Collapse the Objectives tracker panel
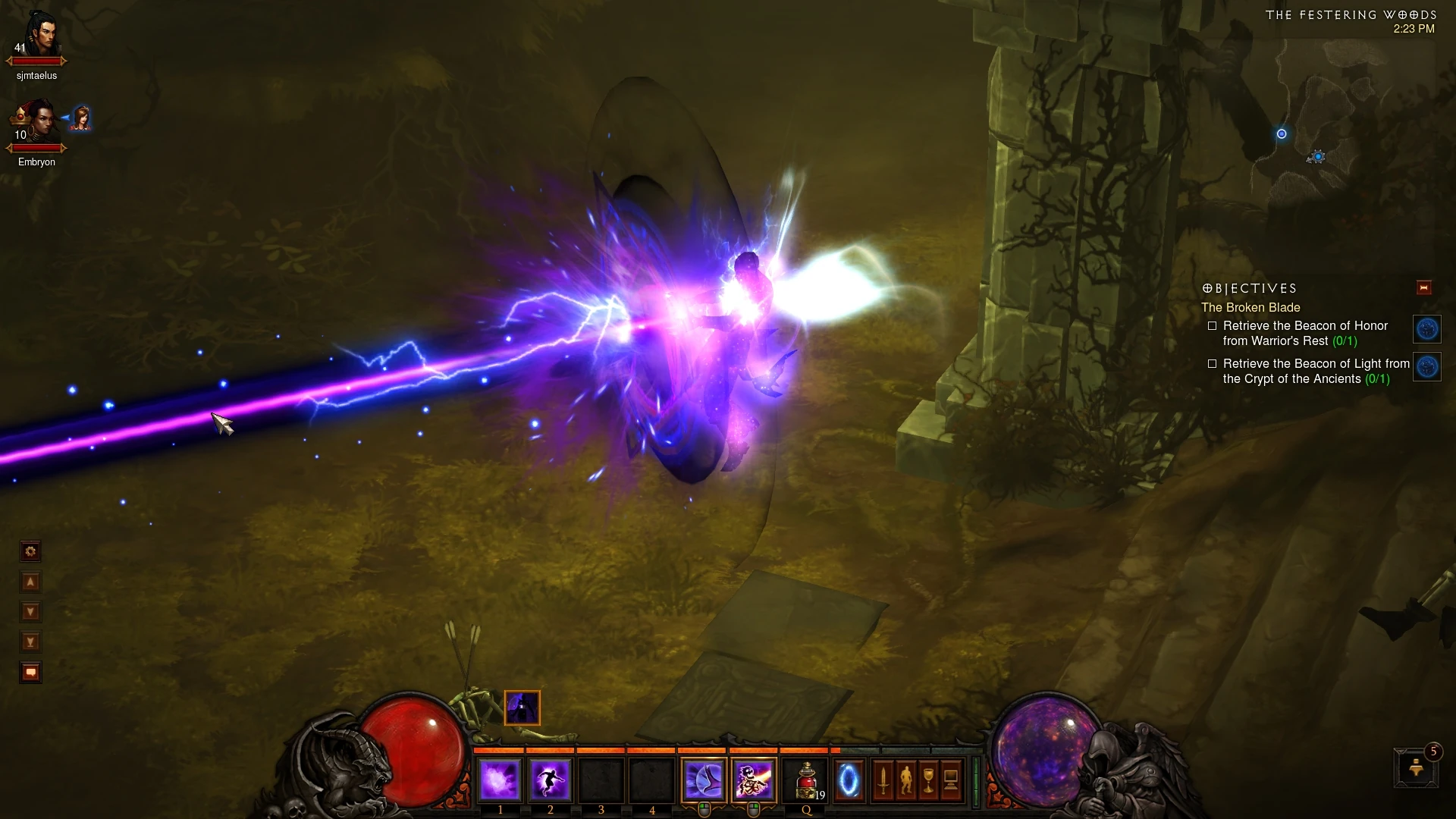The image size is (1456, 819). coord(1423,287)
